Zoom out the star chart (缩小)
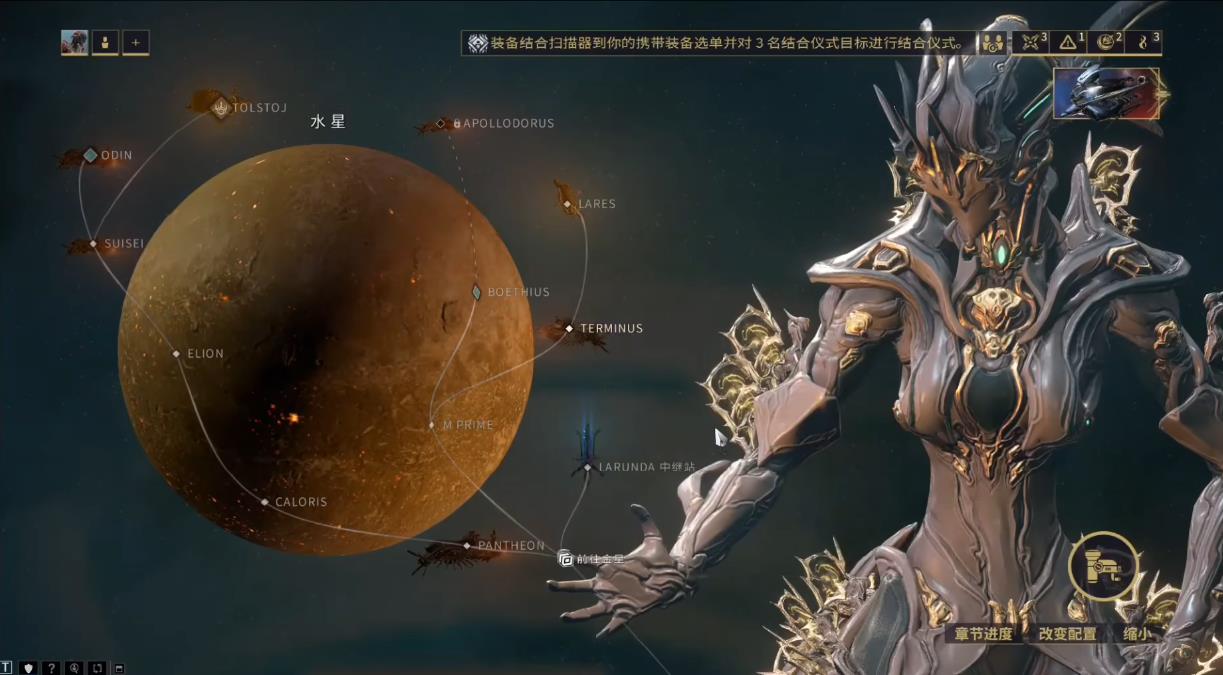The height and width of the screenshot is (675, 1223). (1136, 633)
